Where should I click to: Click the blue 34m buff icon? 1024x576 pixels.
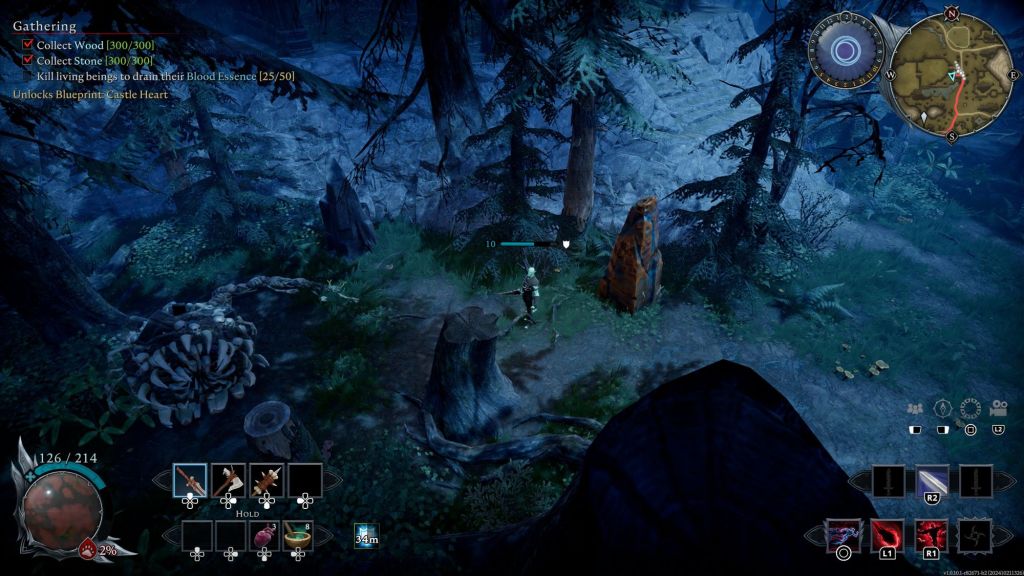pos(366,536)
